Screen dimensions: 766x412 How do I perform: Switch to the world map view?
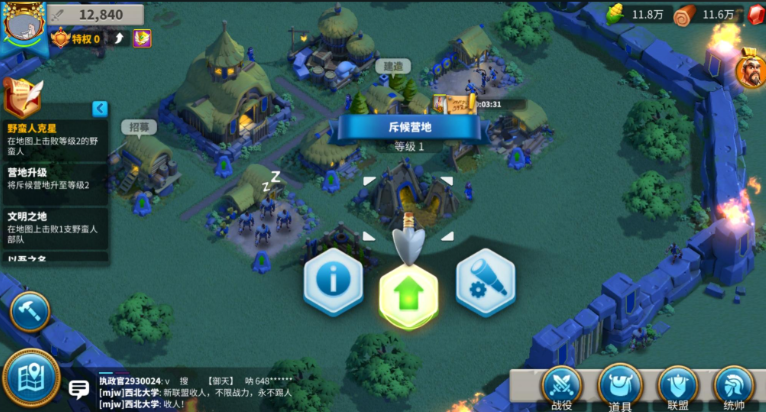(x=30, y=378)
